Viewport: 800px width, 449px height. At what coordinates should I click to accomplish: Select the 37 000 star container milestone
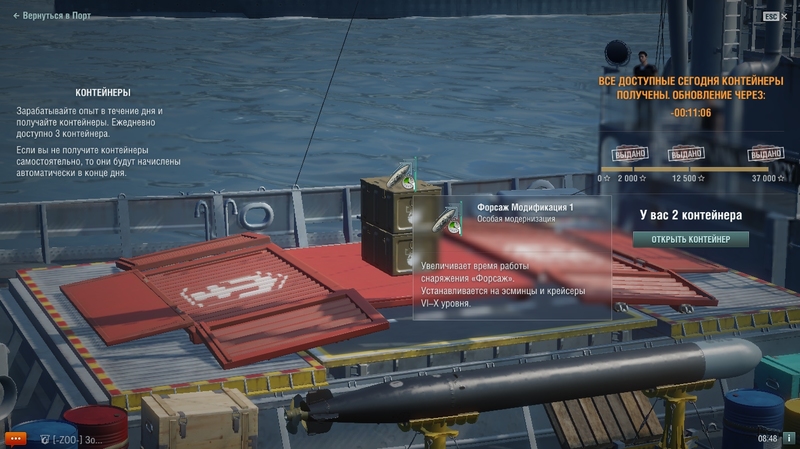coord(764,154)
